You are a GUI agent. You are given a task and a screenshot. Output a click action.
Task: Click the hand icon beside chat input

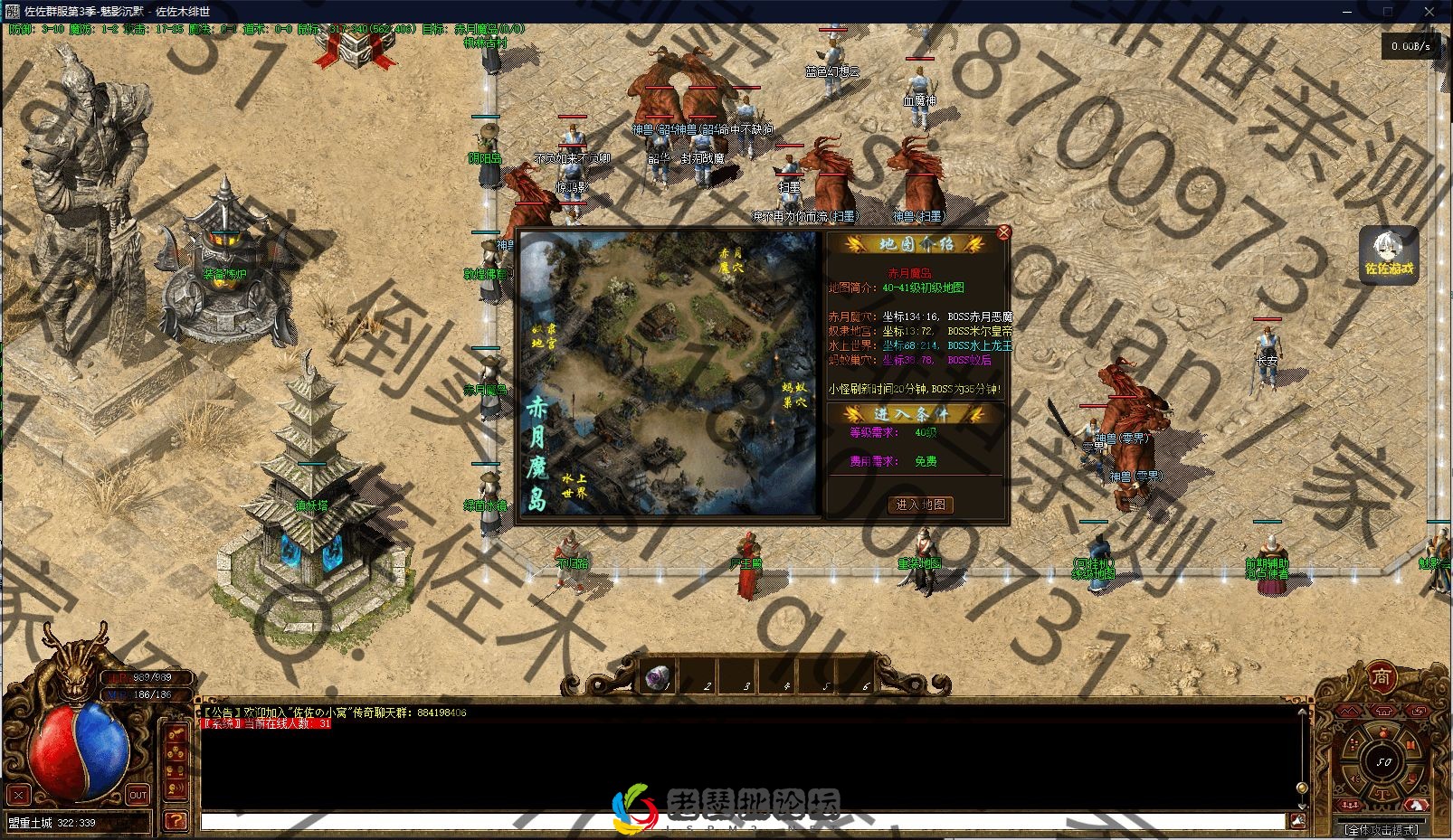[1297, 820]
